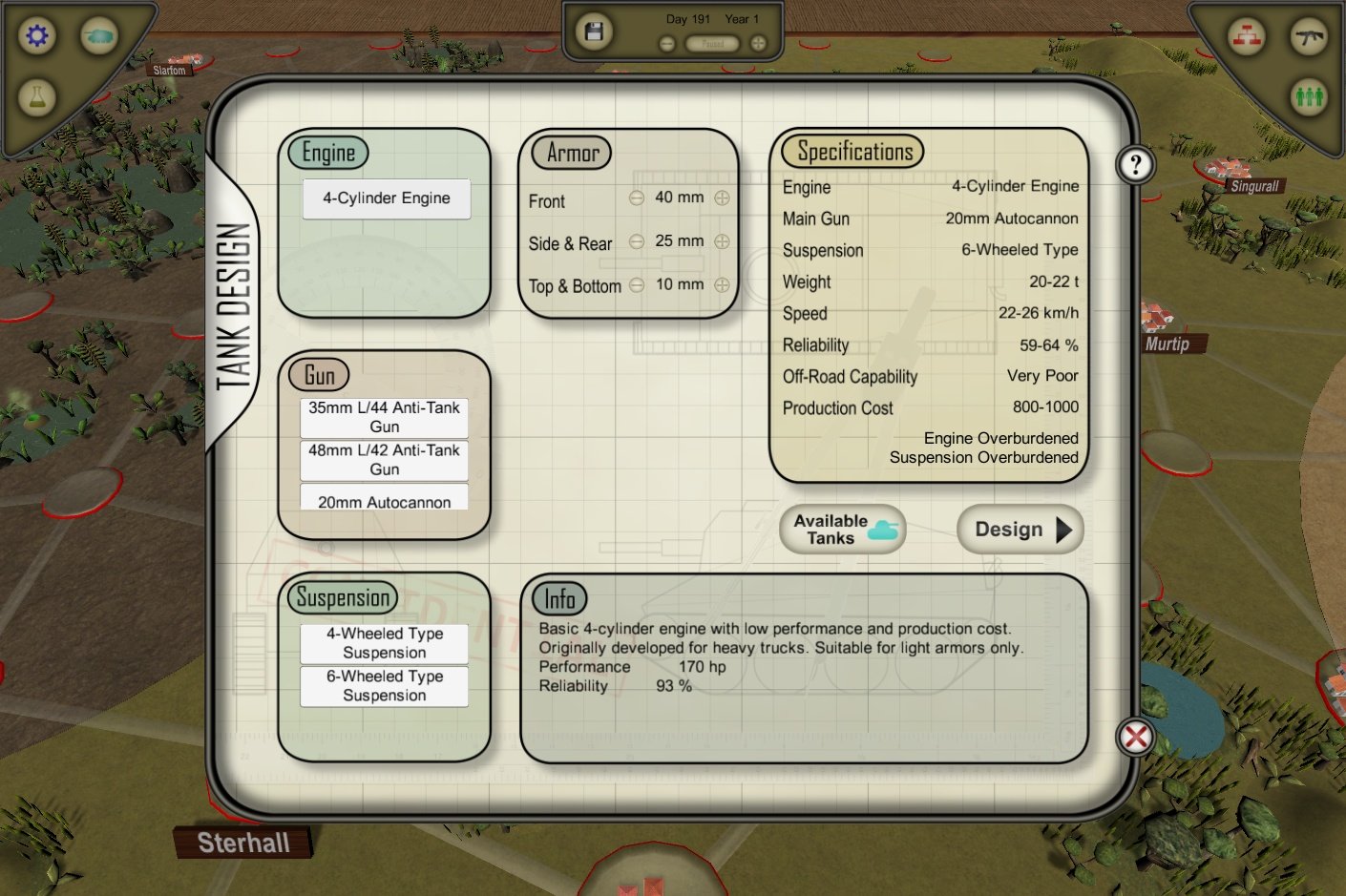Click the save game disk icon
The width and height of the screenshot is (1346, 896).
coord(593,31)
